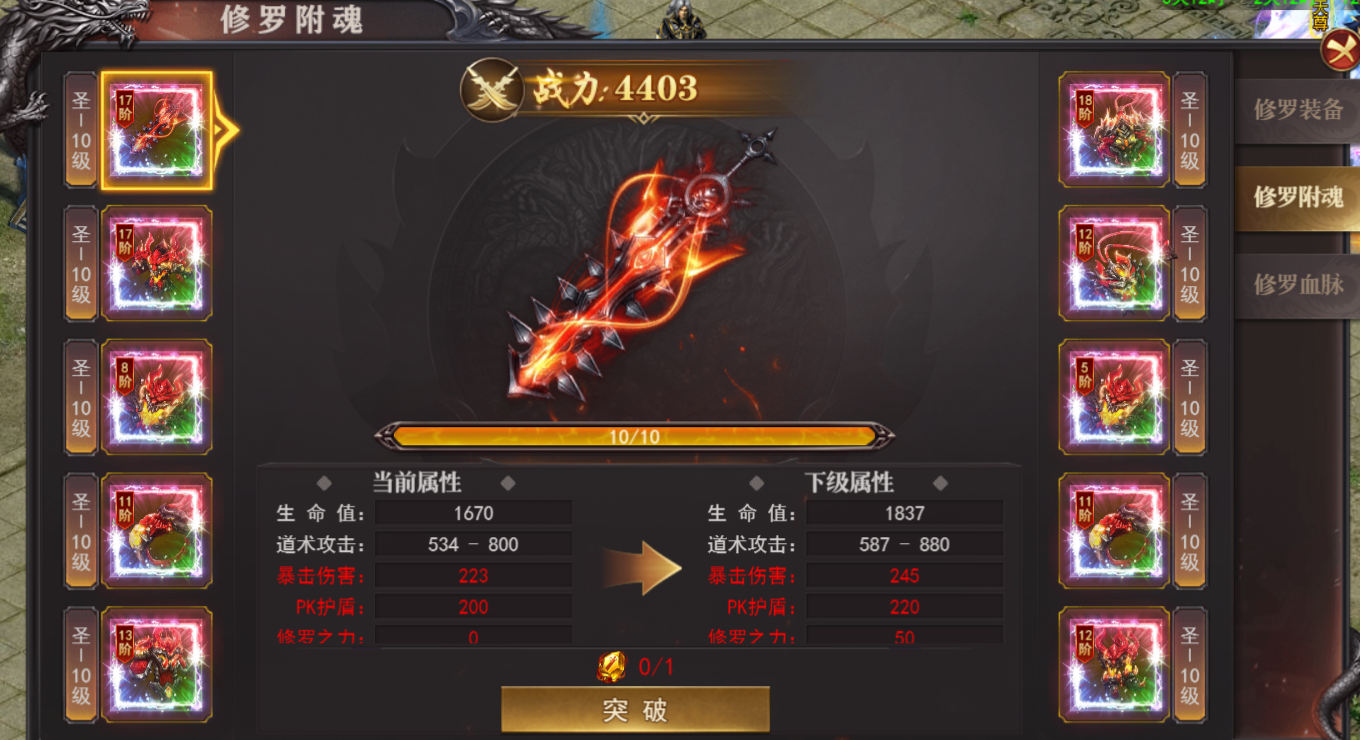
Task: Close the 修罗附魂 panel
Action: click(x=1339, y=51)
